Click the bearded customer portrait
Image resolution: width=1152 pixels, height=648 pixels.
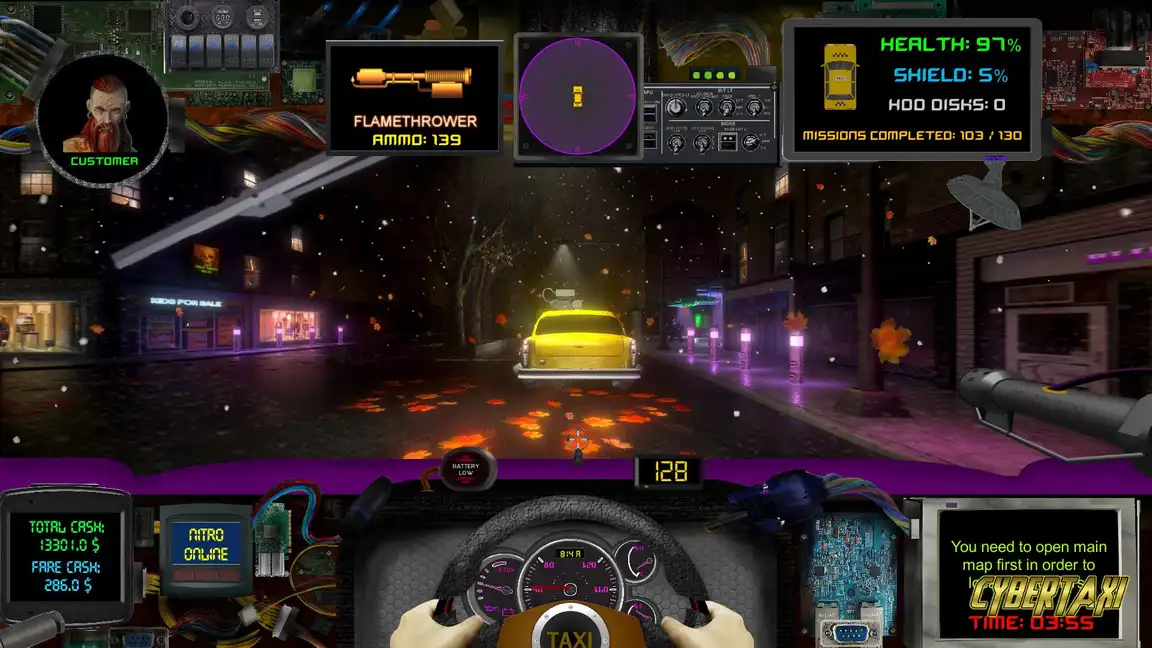pos(102,118)
